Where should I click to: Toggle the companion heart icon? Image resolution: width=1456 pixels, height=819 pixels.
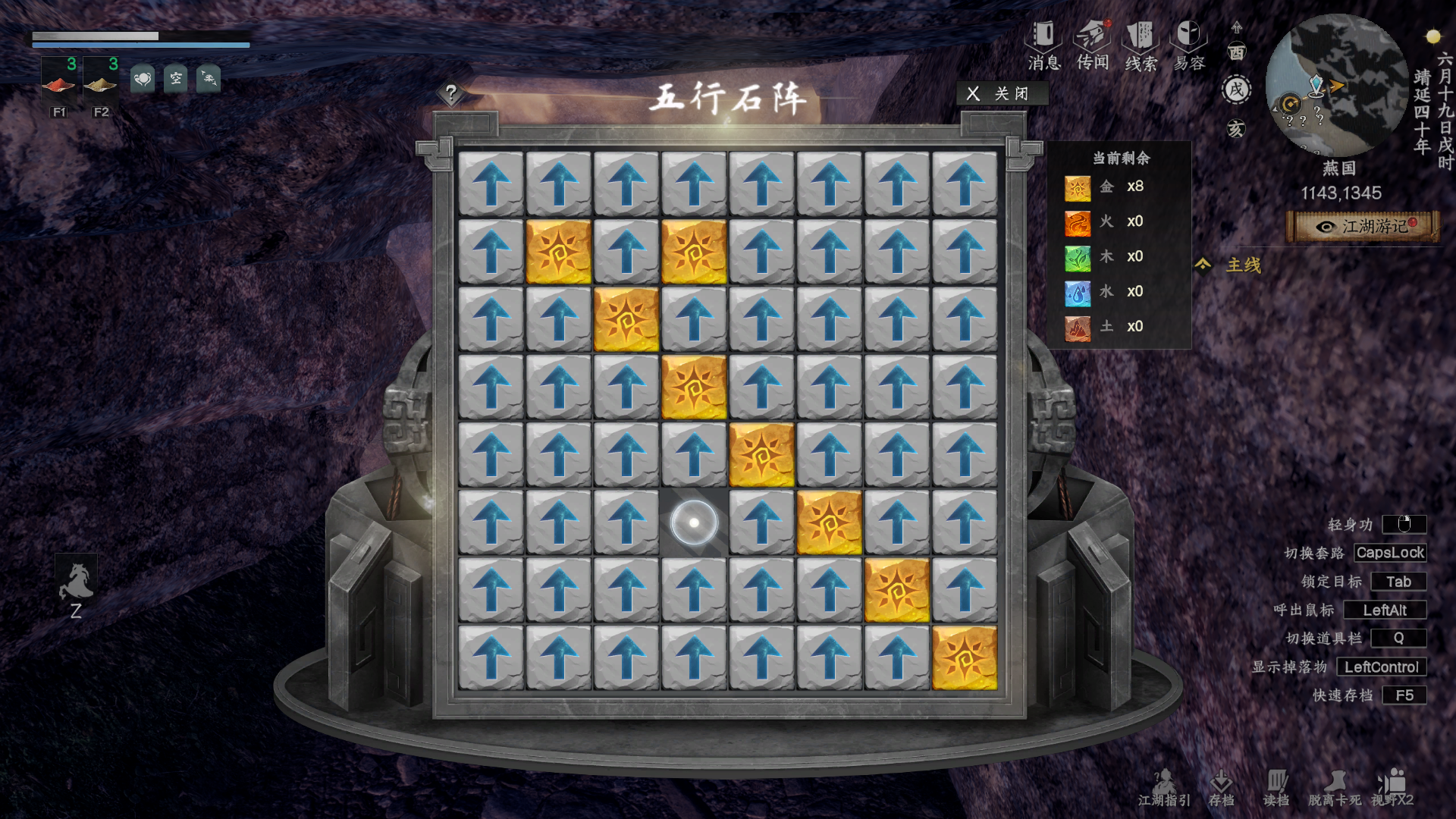tap(143, 80)
